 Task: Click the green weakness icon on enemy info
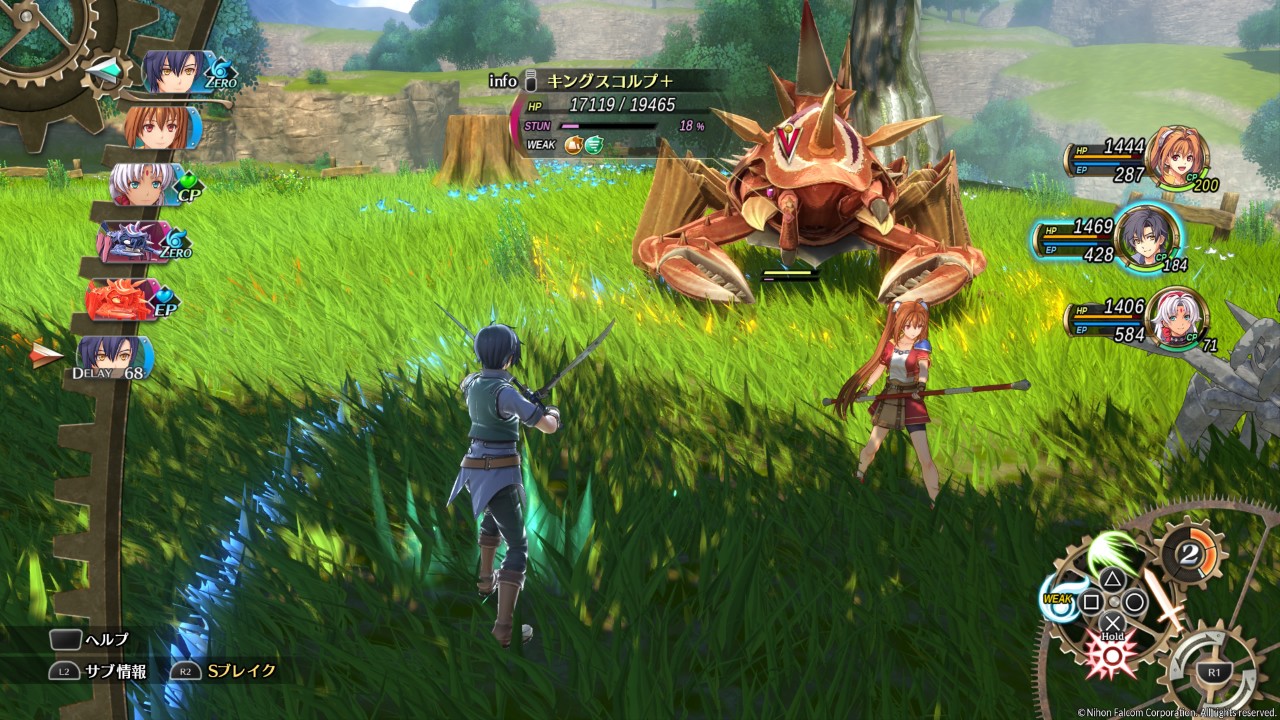coord(594,144)
